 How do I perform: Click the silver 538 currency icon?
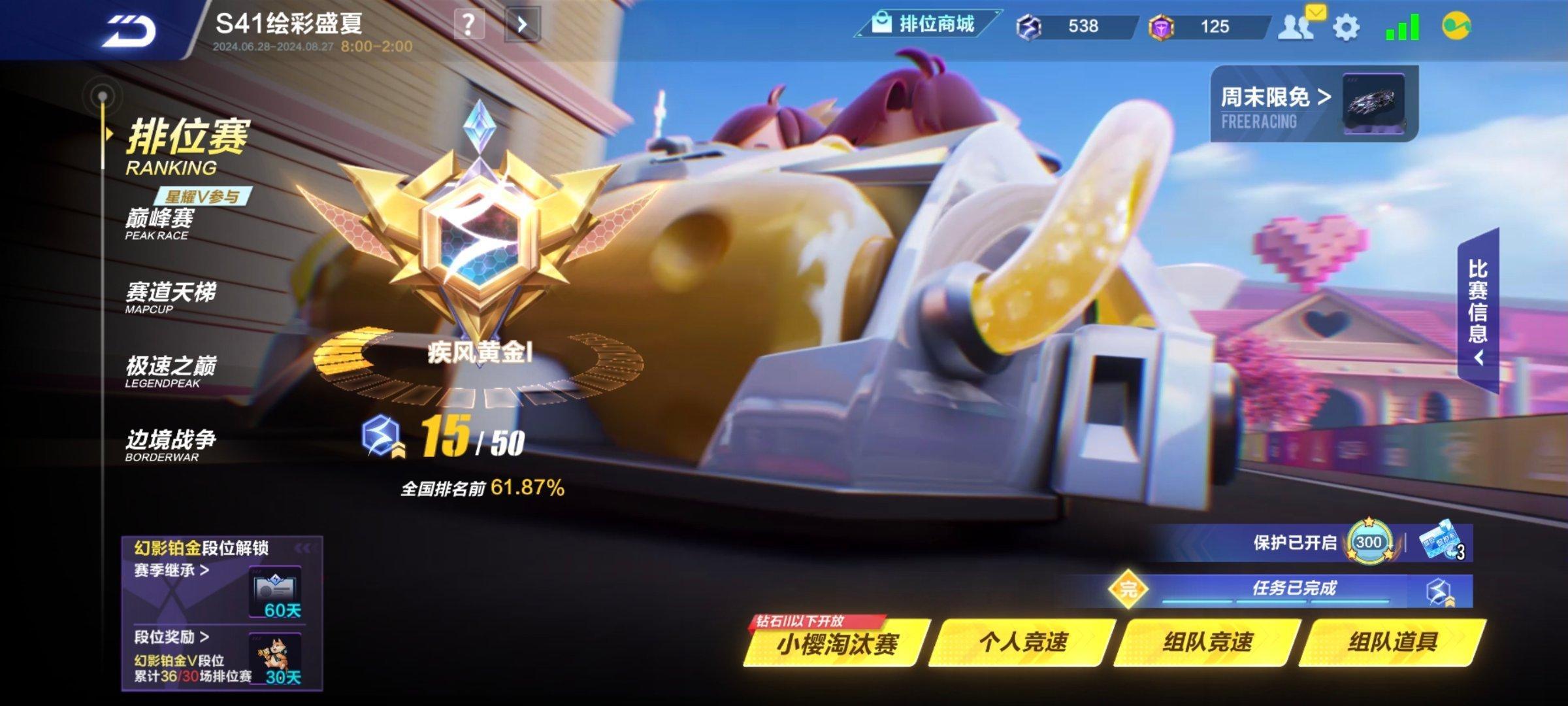(x=1030, y=26)
